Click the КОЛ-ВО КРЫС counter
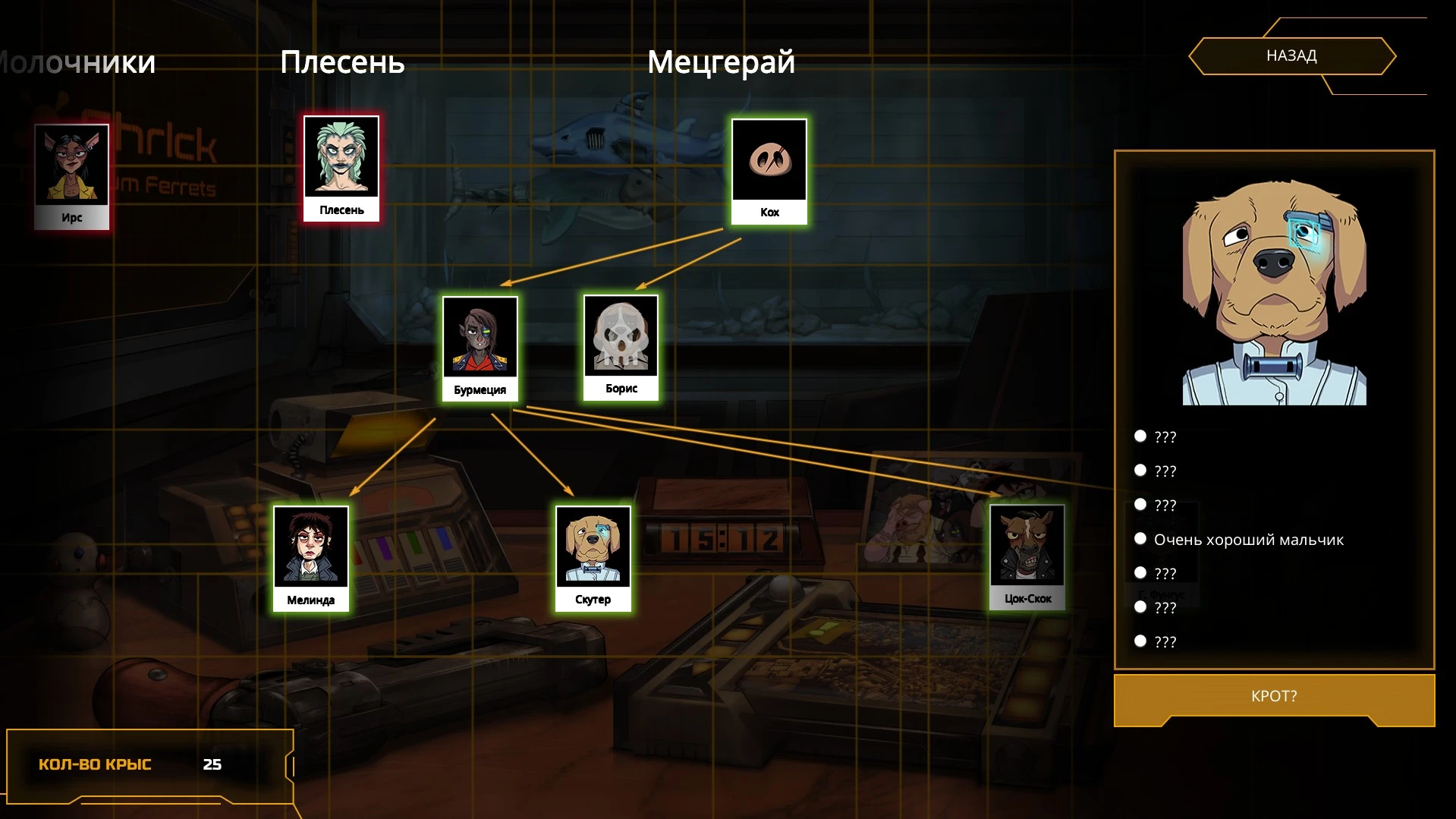 [x=129, y=764]
